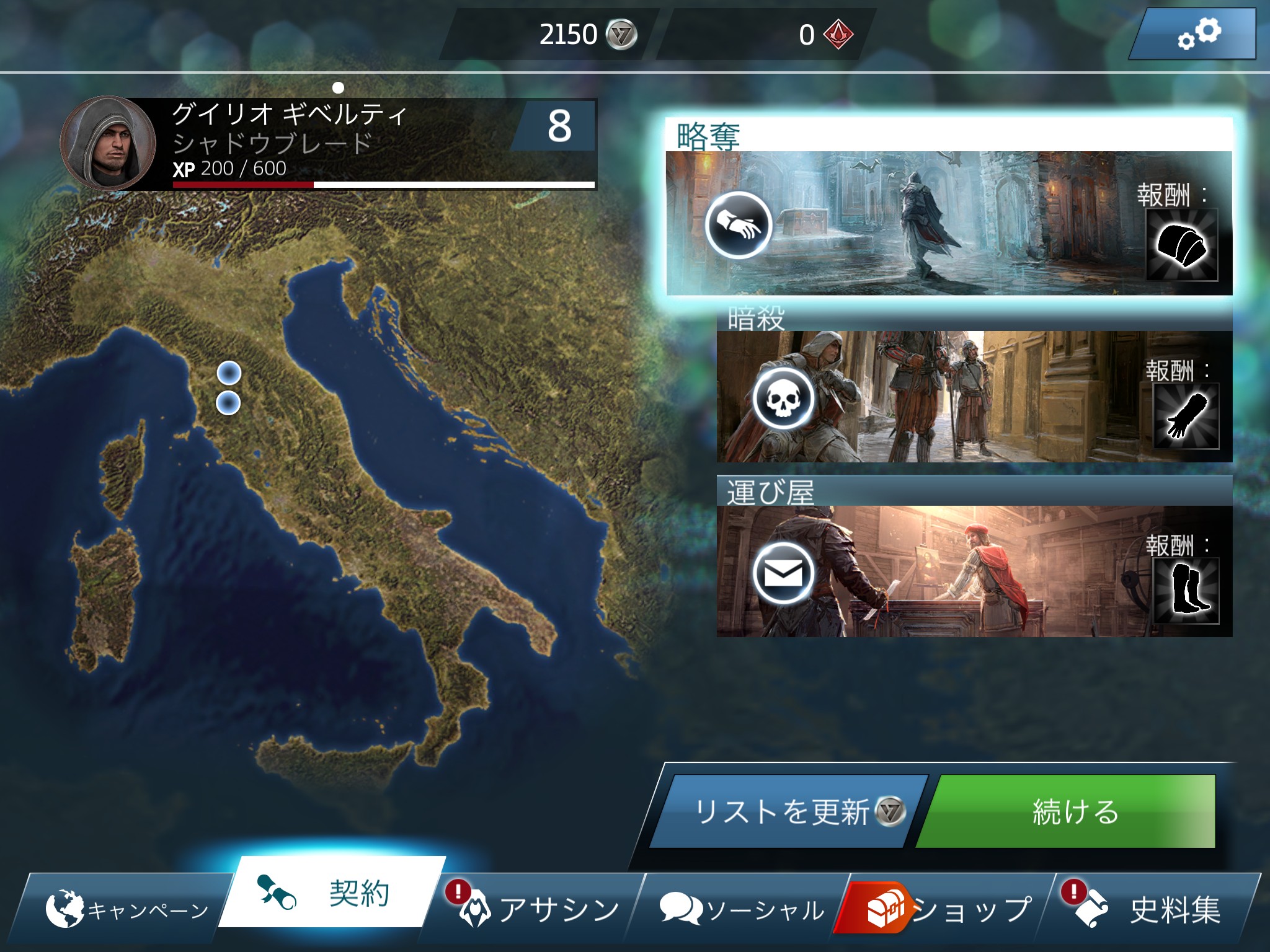The image size is (1270, 952).
Task: Inspect the shoulder armor reward icon
Action: (x=1181, y=245)
